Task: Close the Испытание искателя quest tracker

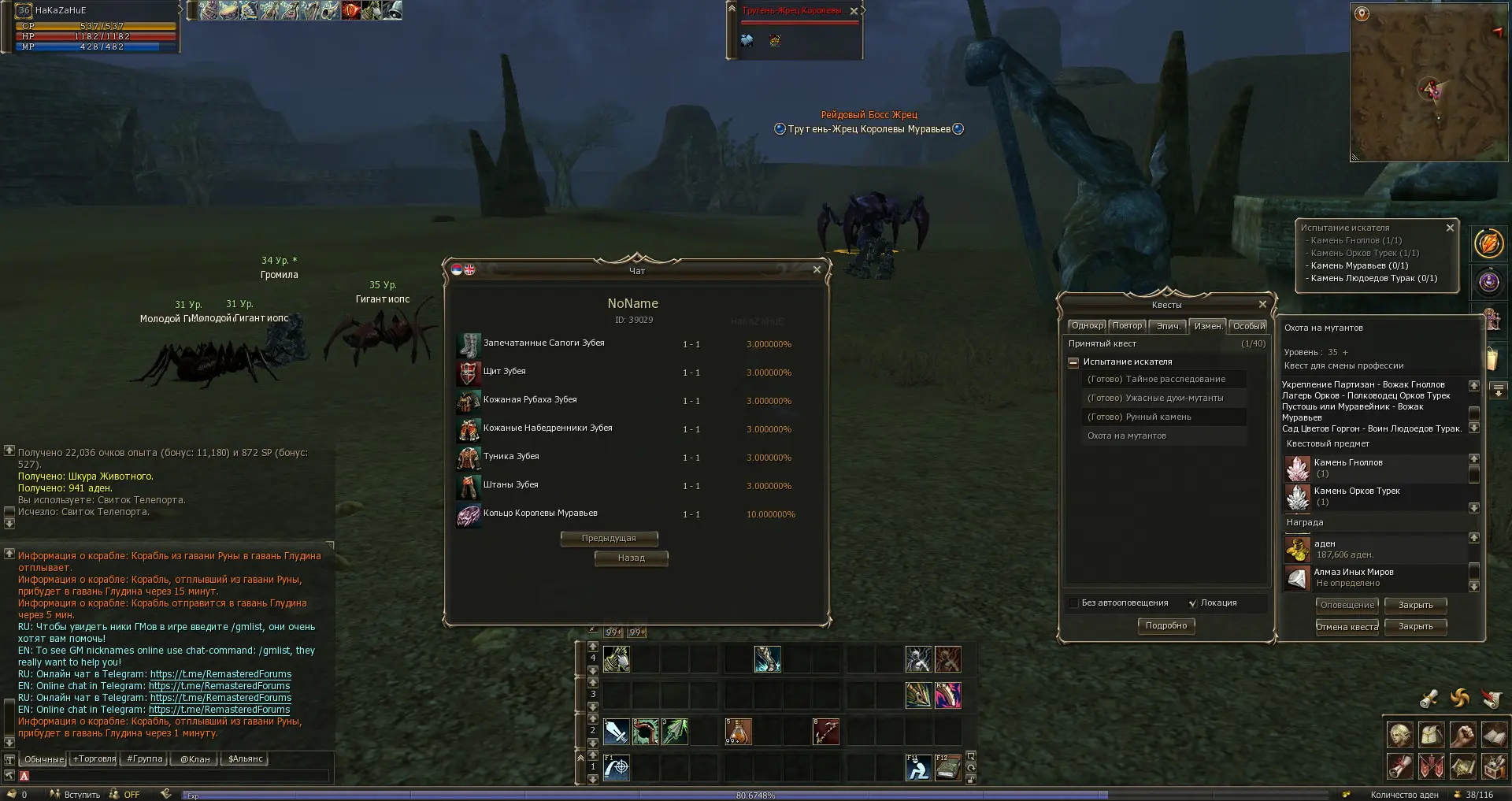Action: 1450,228
